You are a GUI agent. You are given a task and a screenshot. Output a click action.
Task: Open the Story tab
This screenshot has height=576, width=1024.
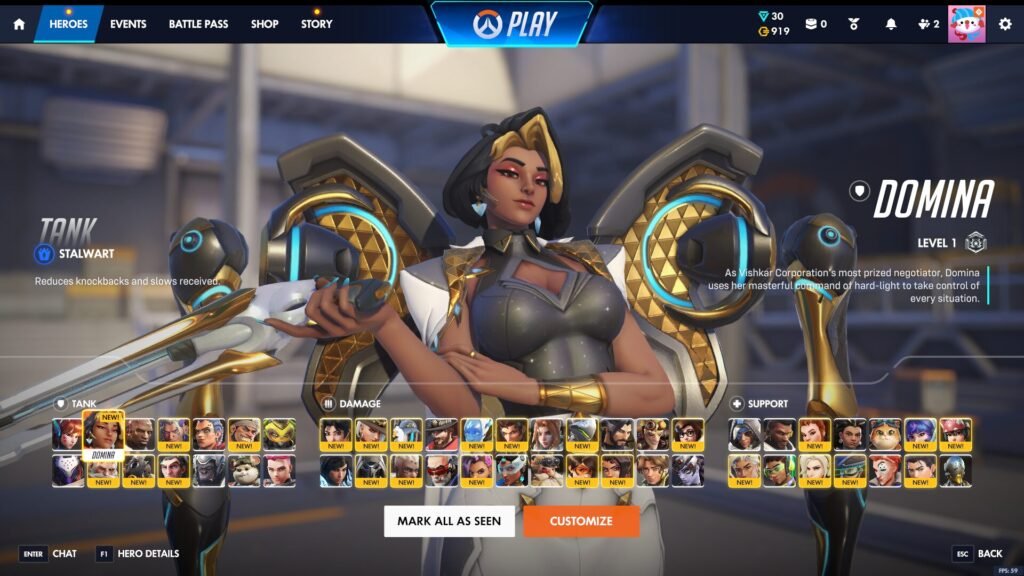click(317, 24)
